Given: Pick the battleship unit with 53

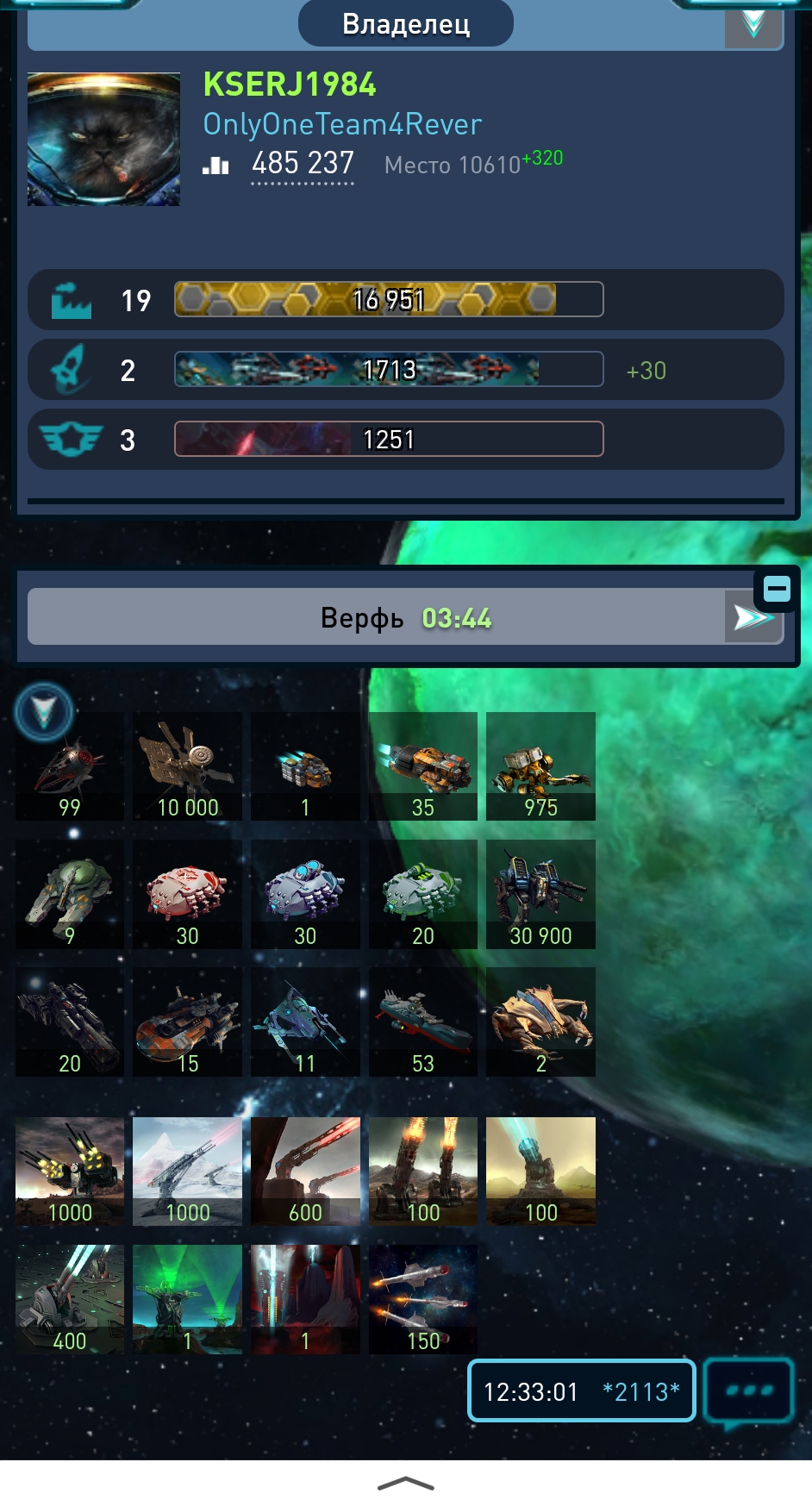Looking at the screenshot, I should click(x=423, y=1022).
